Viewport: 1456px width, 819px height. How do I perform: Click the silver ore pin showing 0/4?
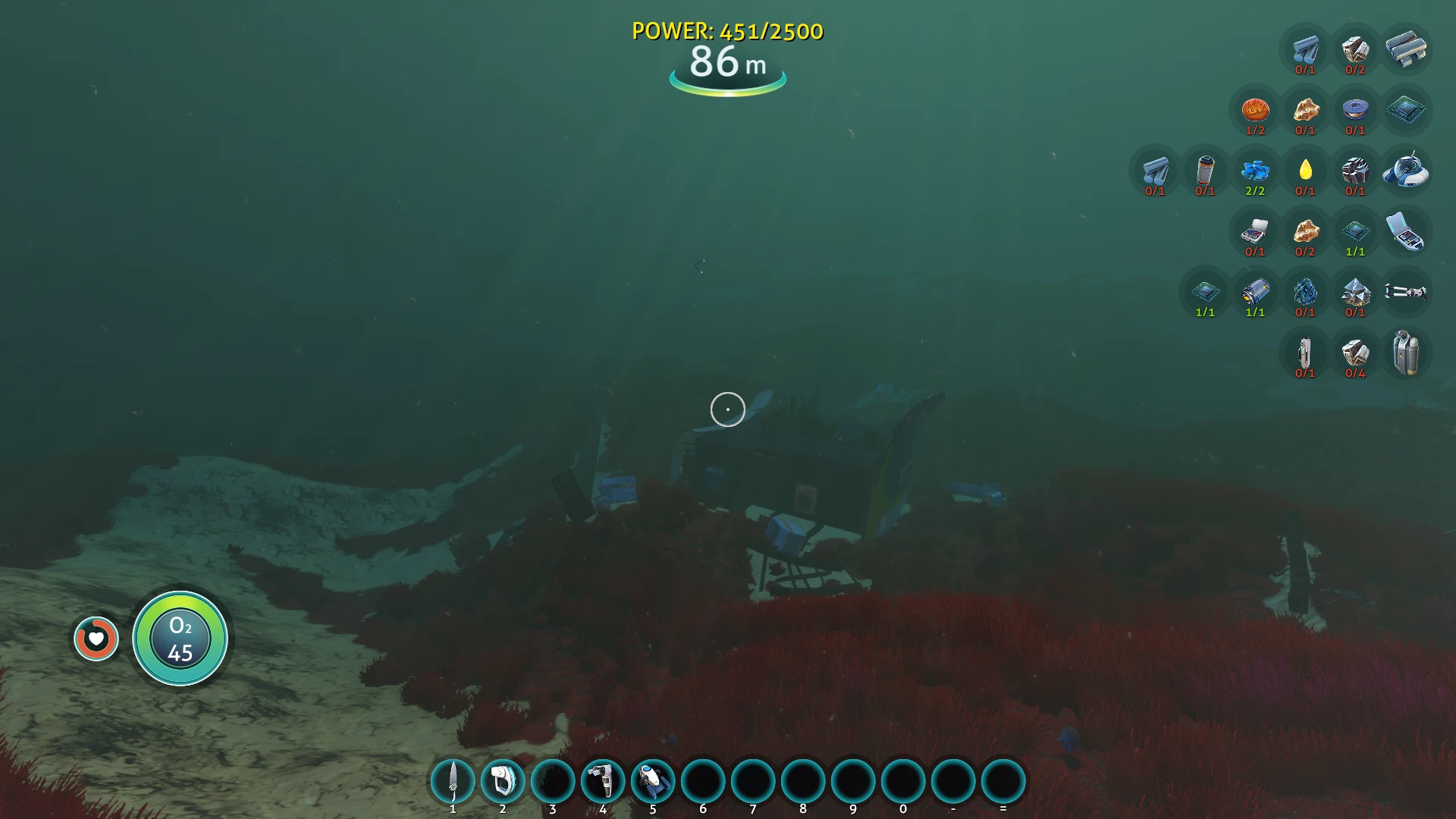pyautogui.click(x=1356, y=353)
